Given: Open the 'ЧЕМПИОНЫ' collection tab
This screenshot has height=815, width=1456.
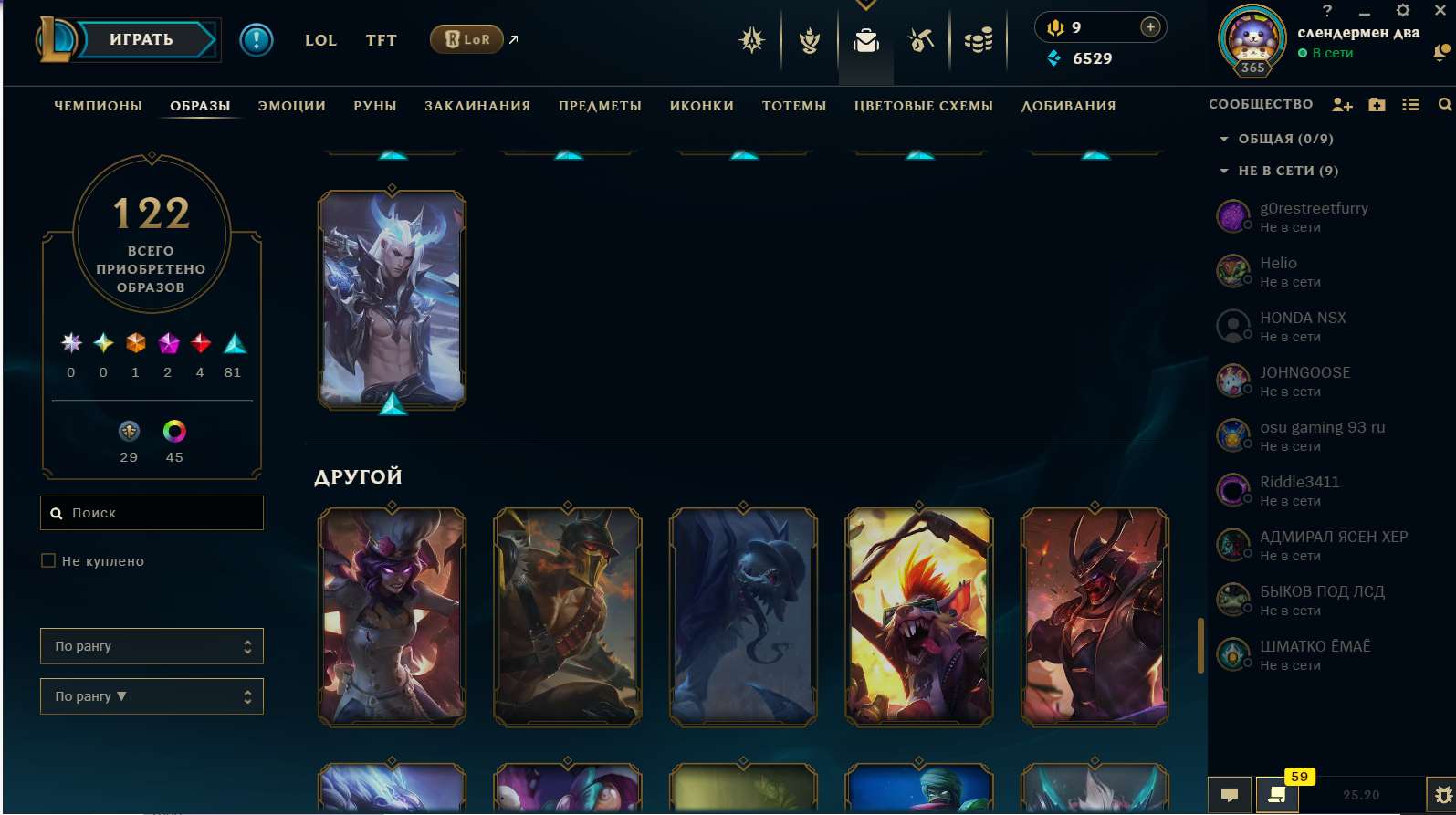Looking at the screenshot, I should 98,106.
